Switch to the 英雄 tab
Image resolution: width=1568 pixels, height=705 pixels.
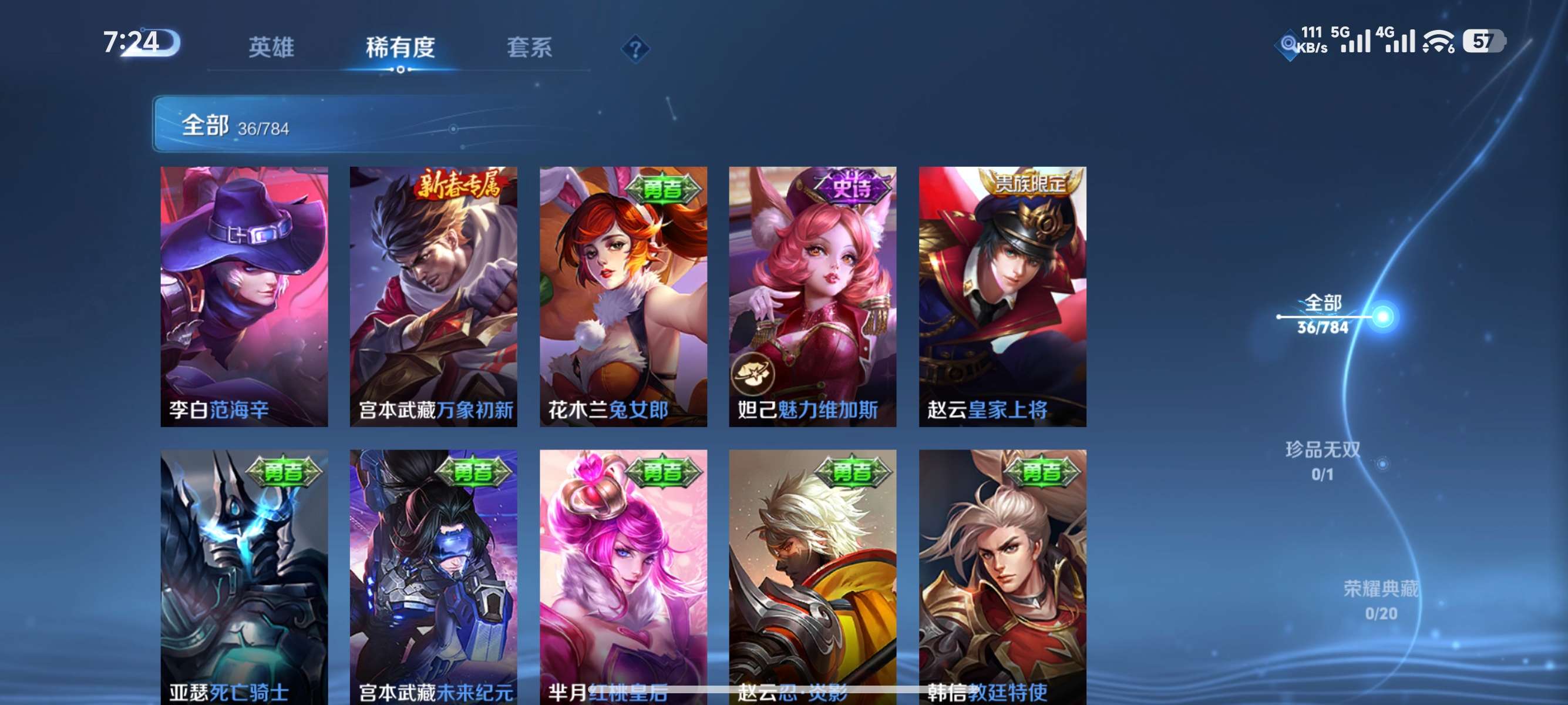(270, 49)
